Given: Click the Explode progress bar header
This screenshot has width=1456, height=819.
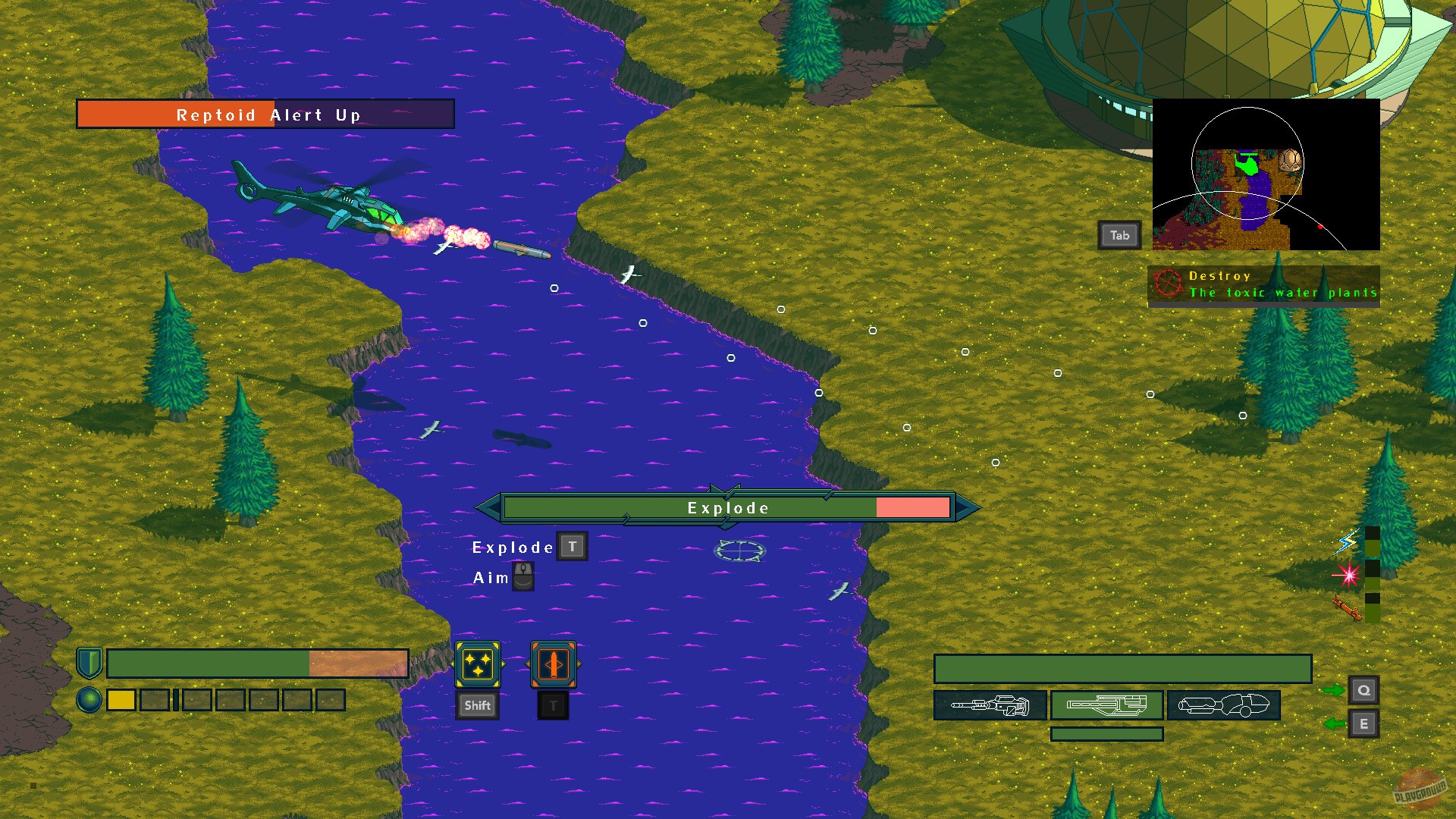Looking at the screenshot, I should pyautogui.click(x=726, y=507).
